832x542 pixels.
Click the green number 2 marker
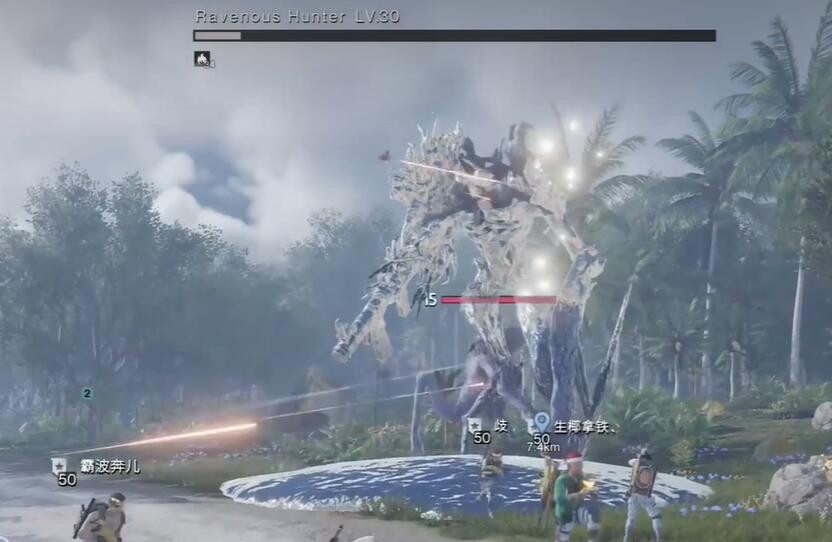coord(87,394)
